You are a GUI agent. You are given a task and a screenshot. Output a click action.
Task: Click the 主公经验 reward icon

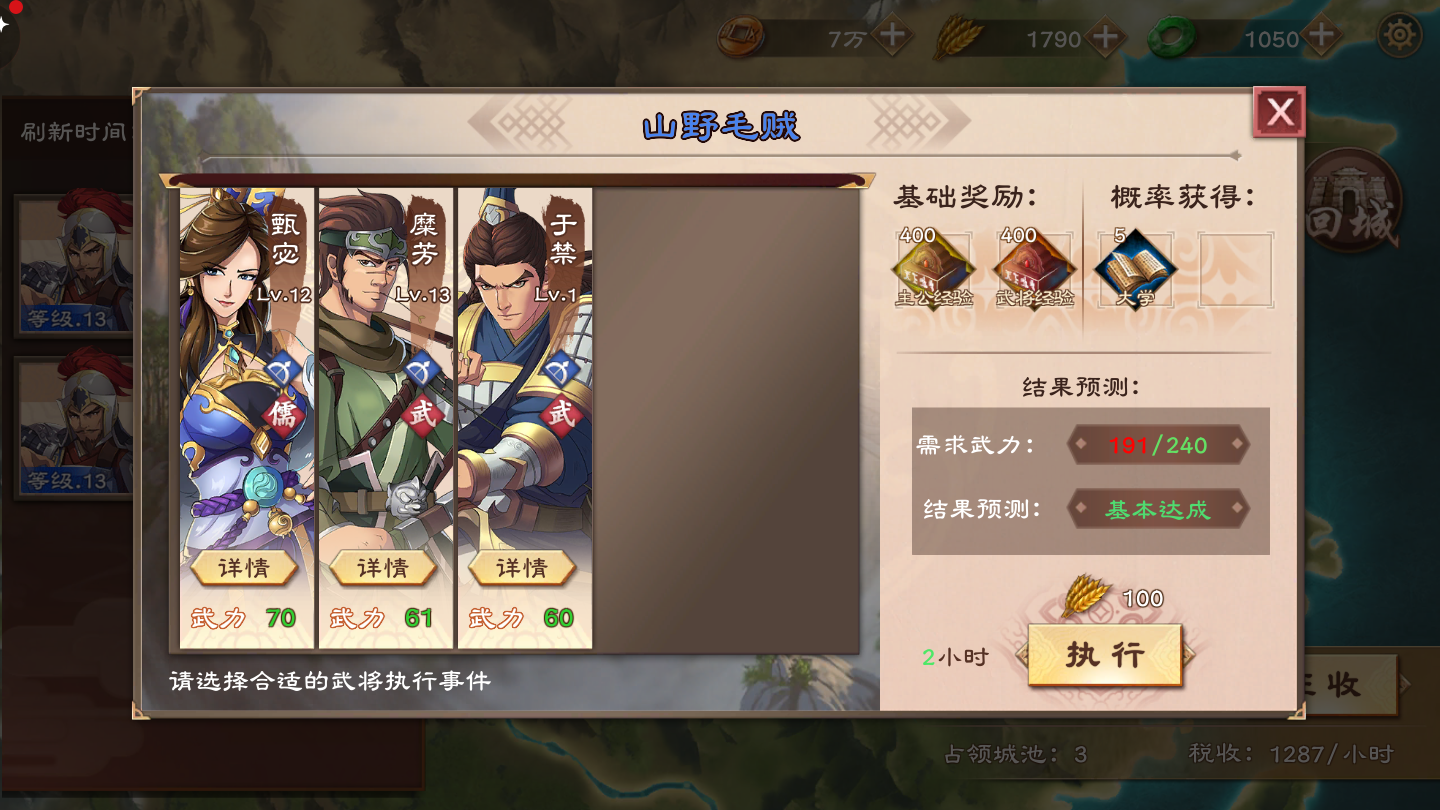pyautogui.click(x=933, y=265)
